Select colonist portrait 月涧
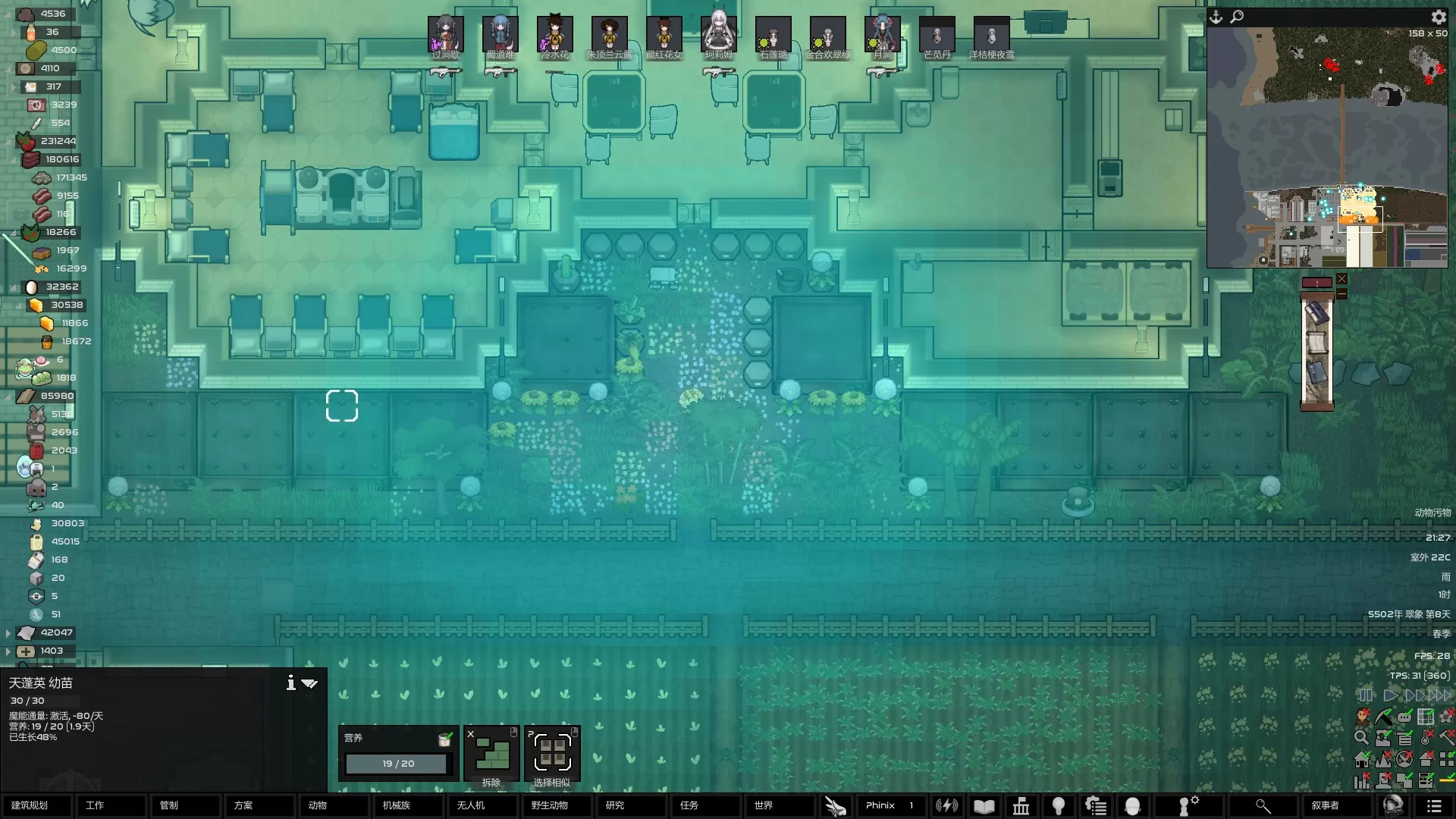The height and width of the screenshot is (819, 1456). point(882,35)
